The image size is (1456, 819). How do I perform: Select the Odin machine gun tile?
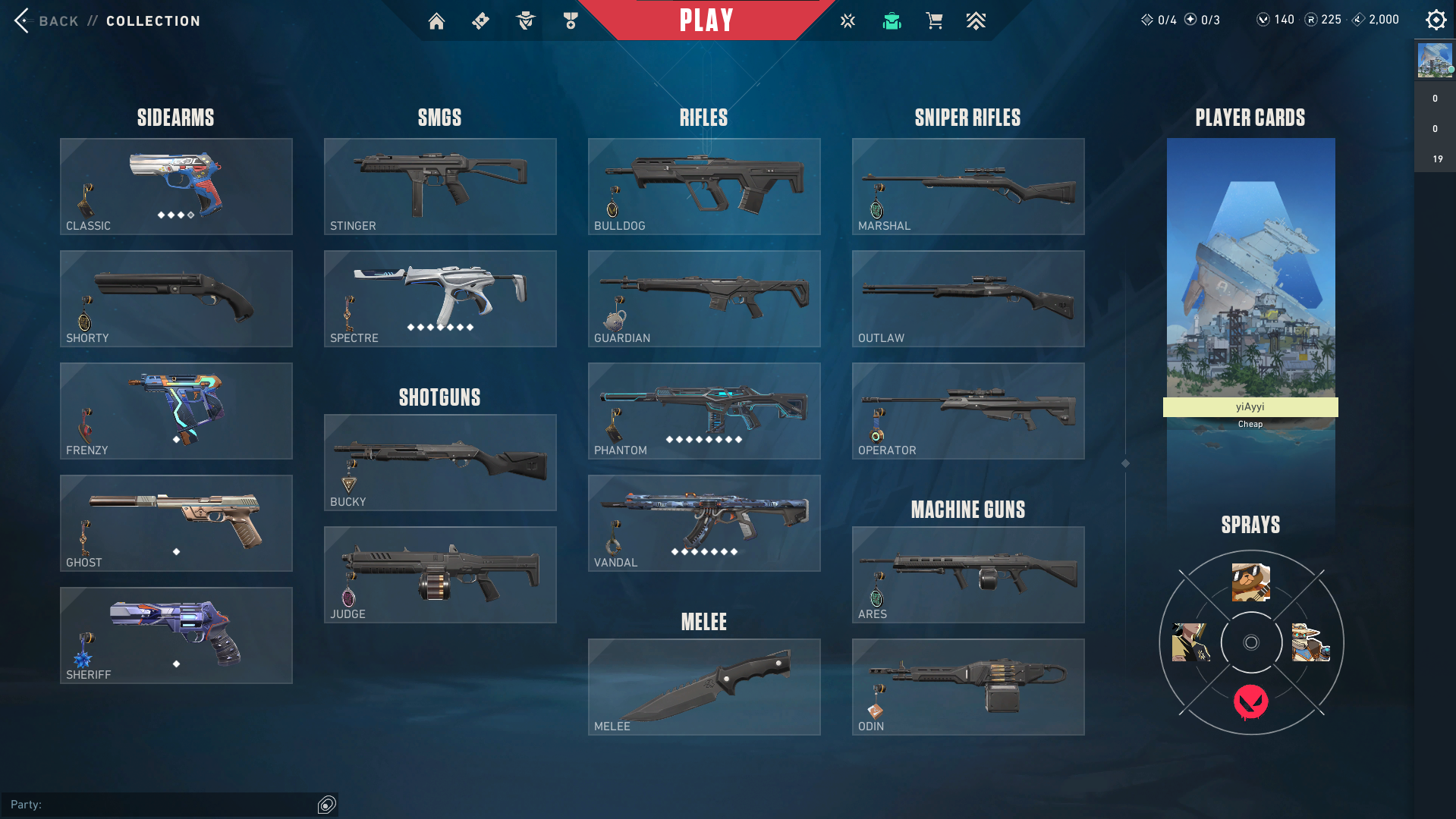point(968,687)
